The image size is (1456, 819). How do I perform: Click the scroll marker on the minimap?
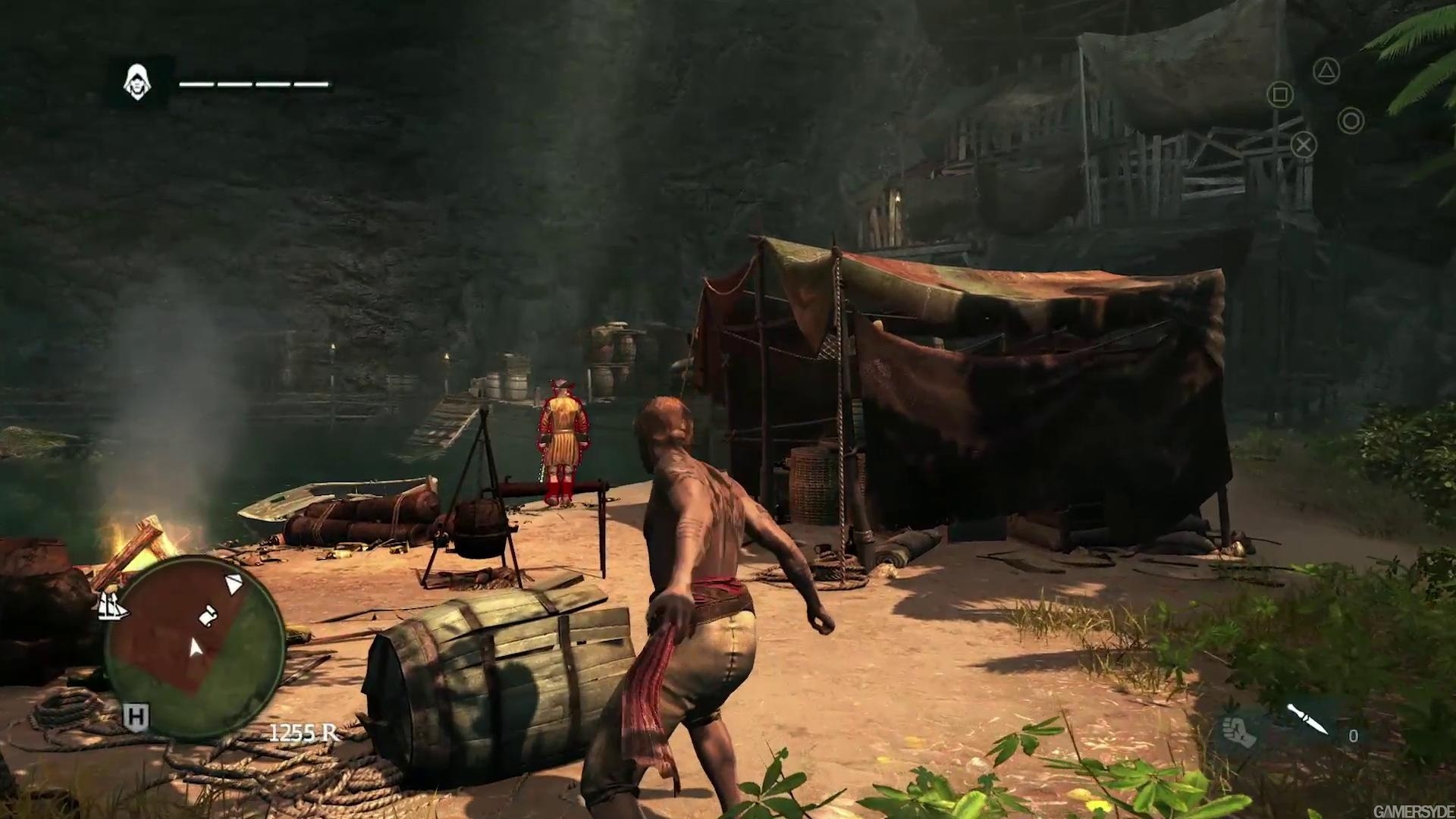pos(207,615)
